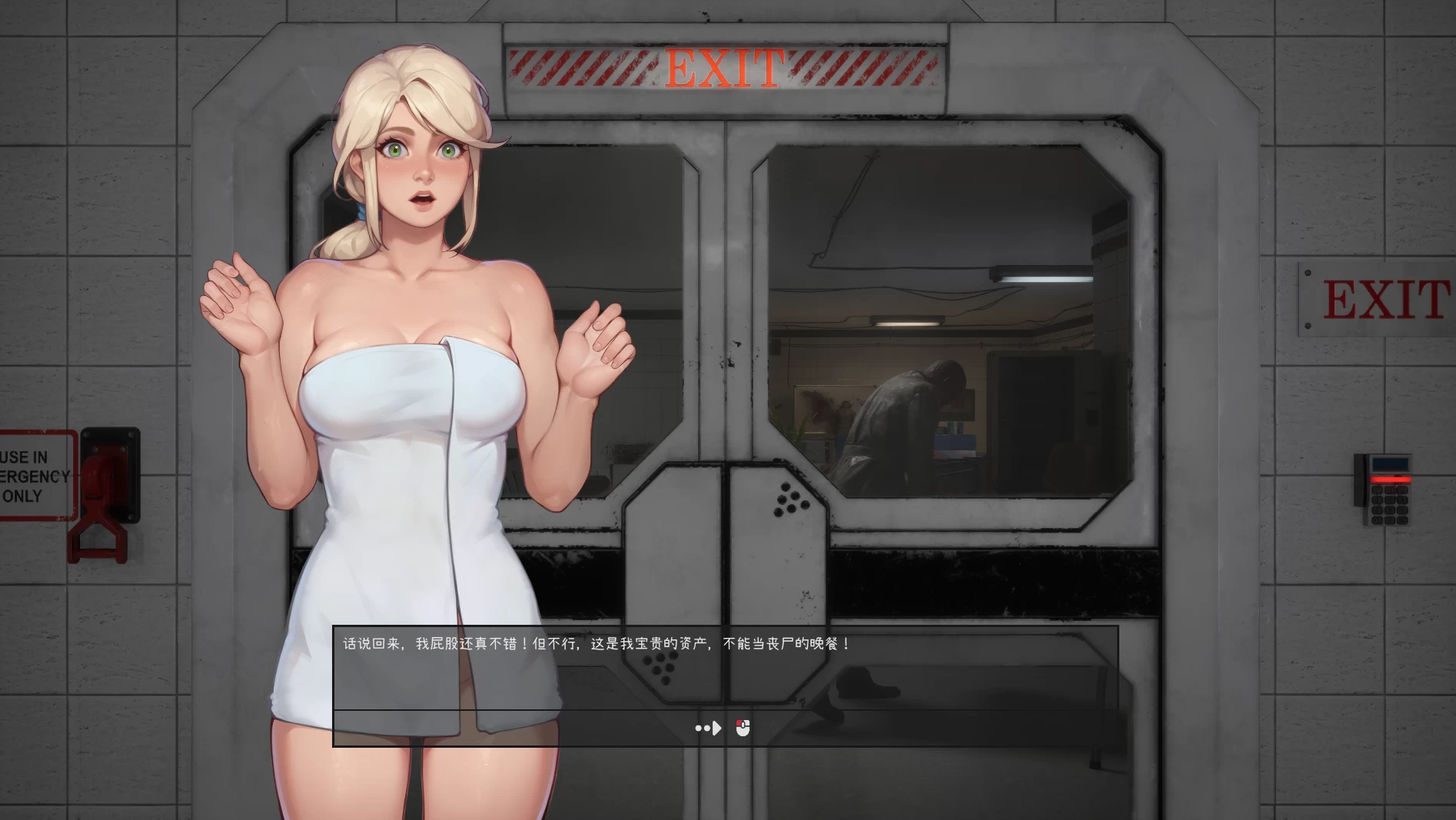The width and height of the screenshot is (1456, 820).
Task: Click the keypad display screen
Action: tap(1390, 463)
